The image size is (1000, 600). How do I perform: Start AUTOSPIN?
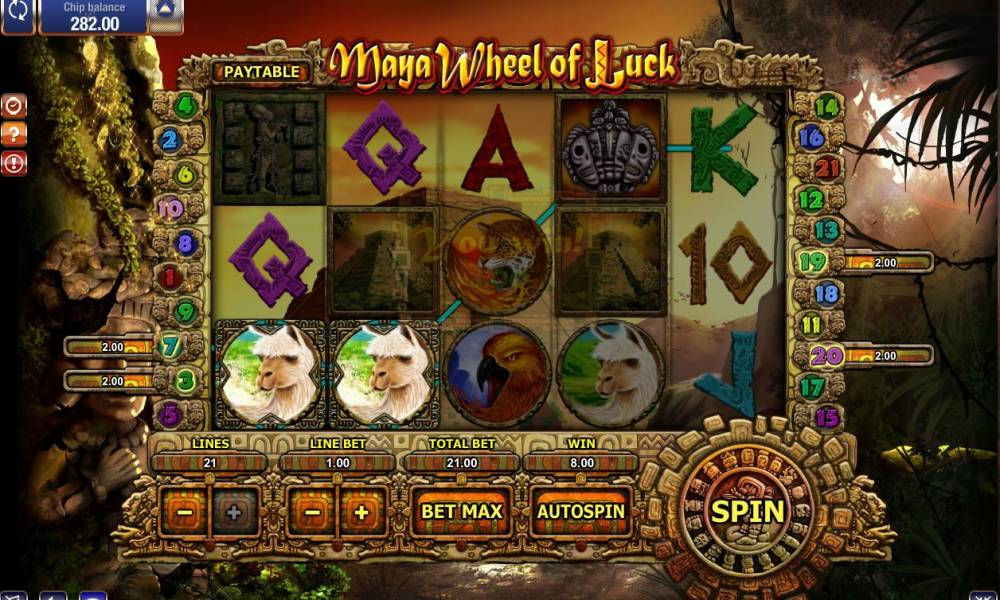coord(581,511)
